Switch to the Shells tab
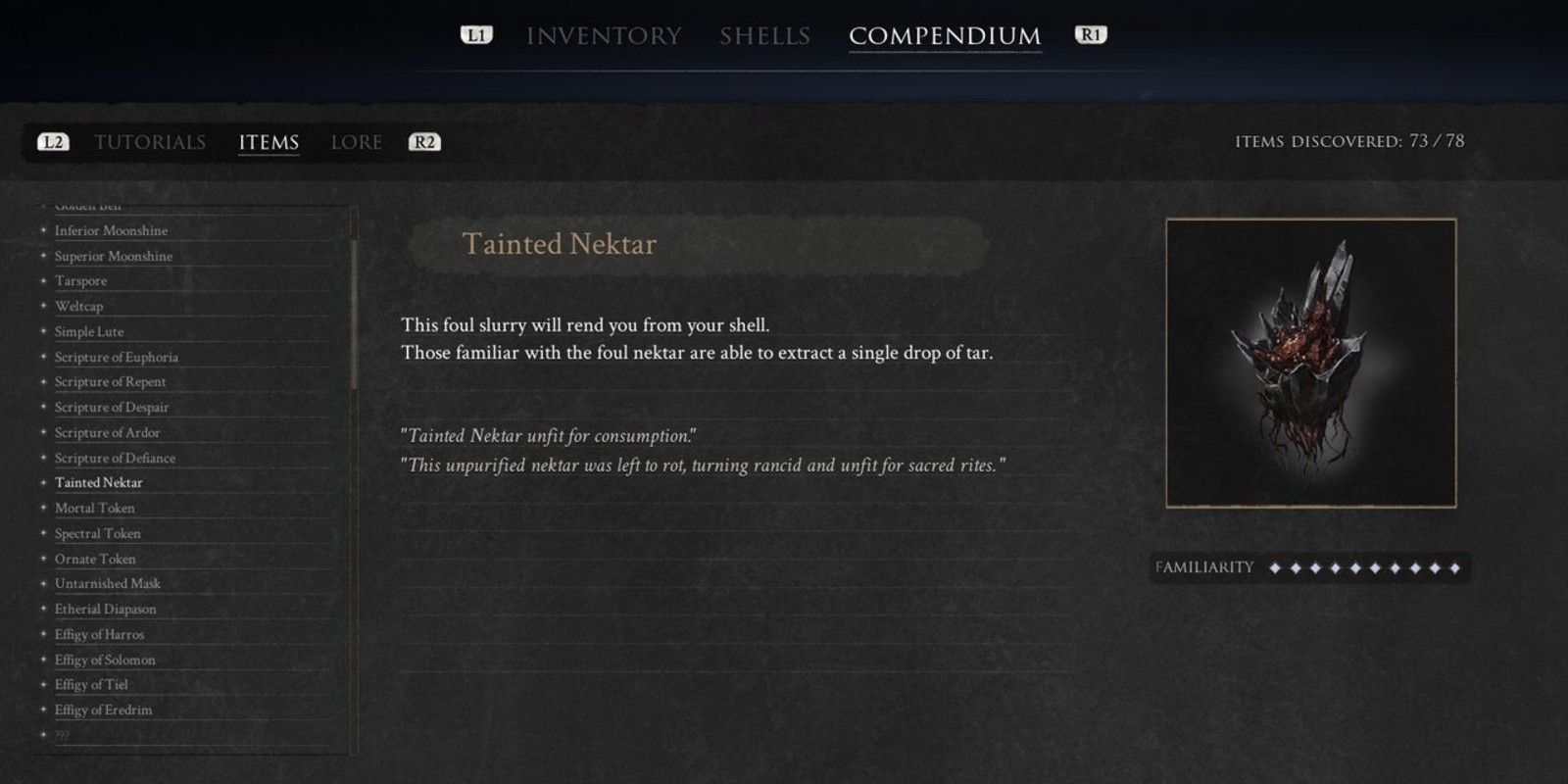This screenshot has width=1568, height=784. tap(763, 35)
